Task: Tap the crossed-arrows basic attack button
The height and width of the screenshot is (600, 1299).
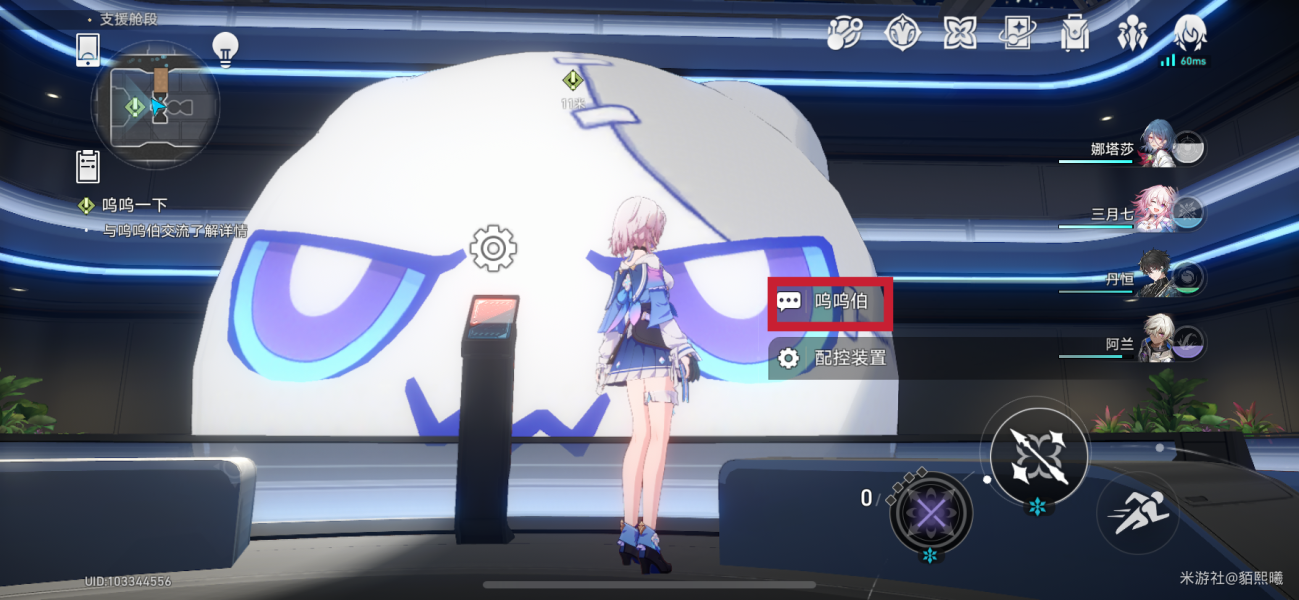Action: [x=1038, y=456]
